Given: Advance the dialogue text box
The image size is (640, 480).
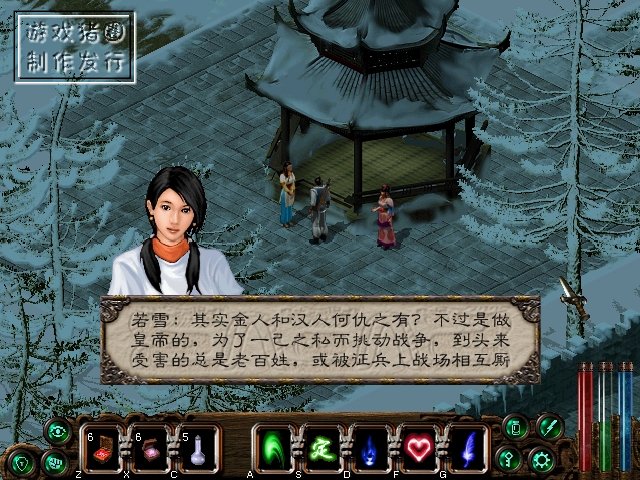Looking at the screenshot, I should pos(320,342).
